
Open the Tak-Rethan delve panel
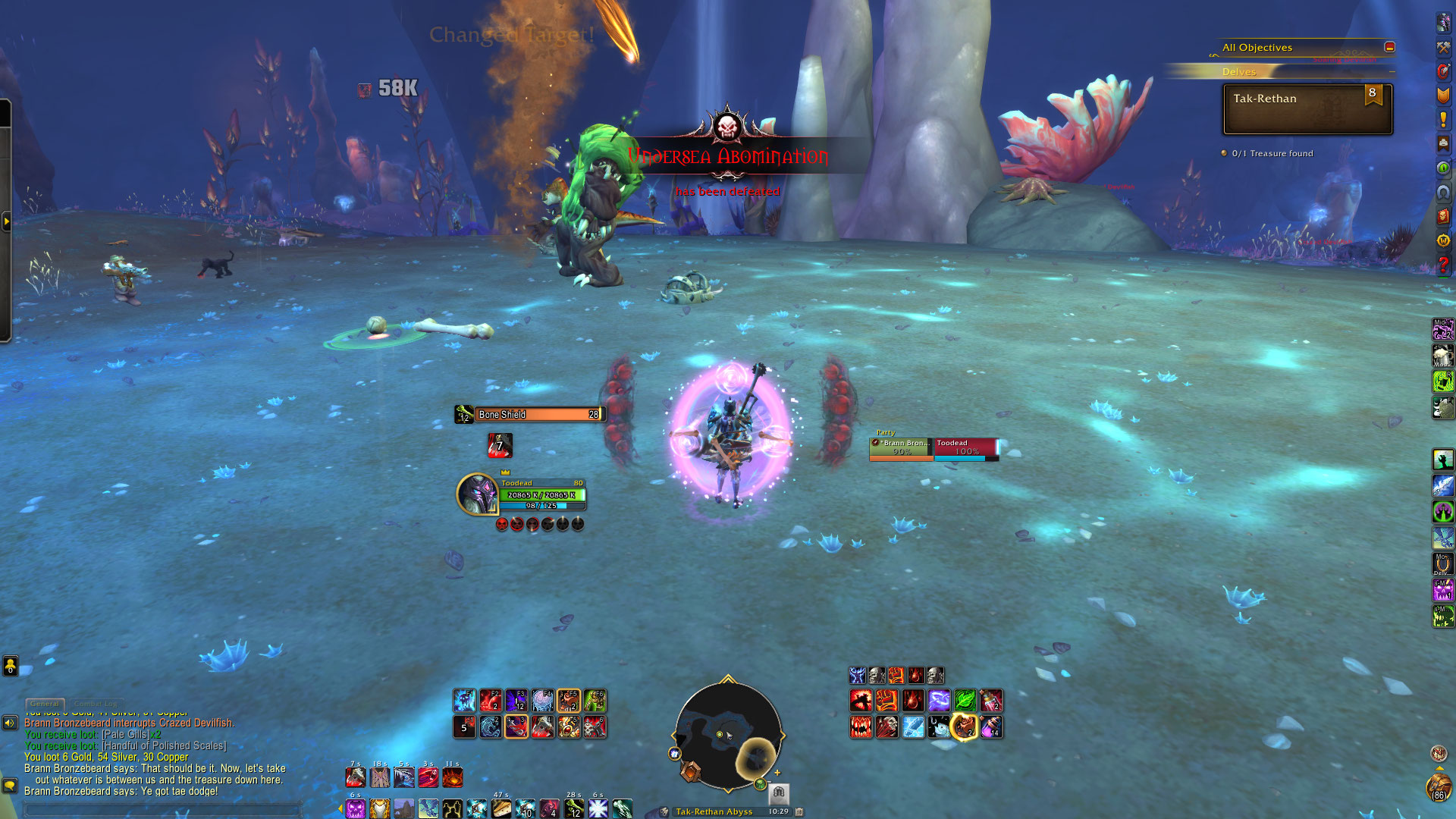click(x=1307, y=109)
